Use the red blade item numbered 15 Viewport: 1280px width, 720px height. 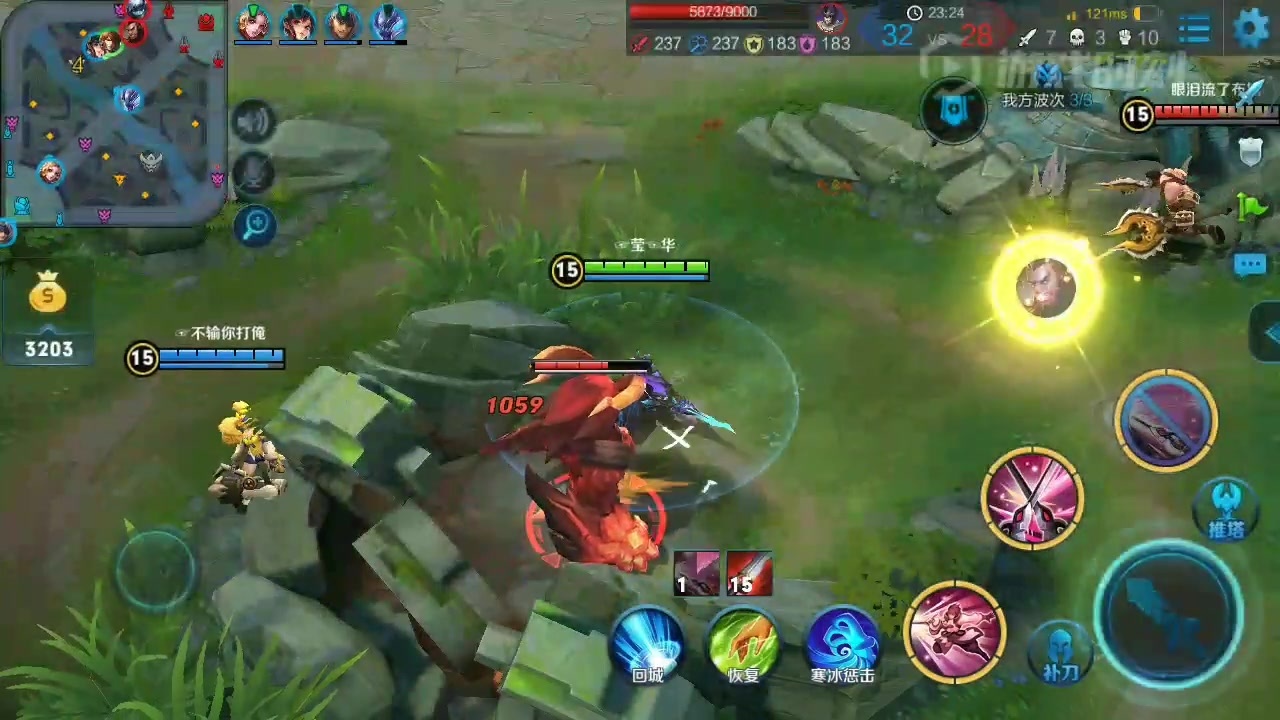[x=749, y=573]
